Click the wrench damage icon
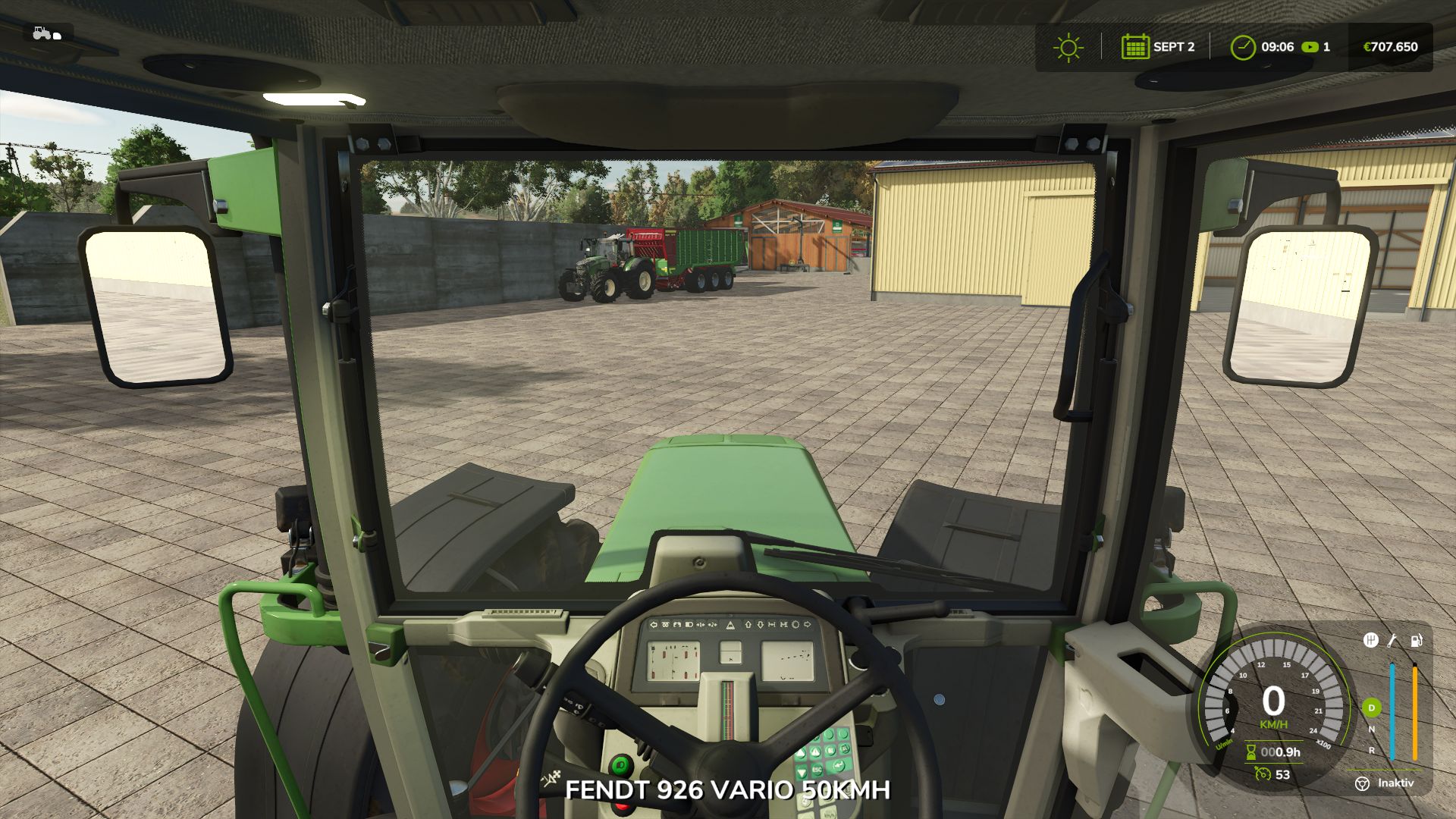The width and height of the screenshot is (1456, 819). 1392,641
